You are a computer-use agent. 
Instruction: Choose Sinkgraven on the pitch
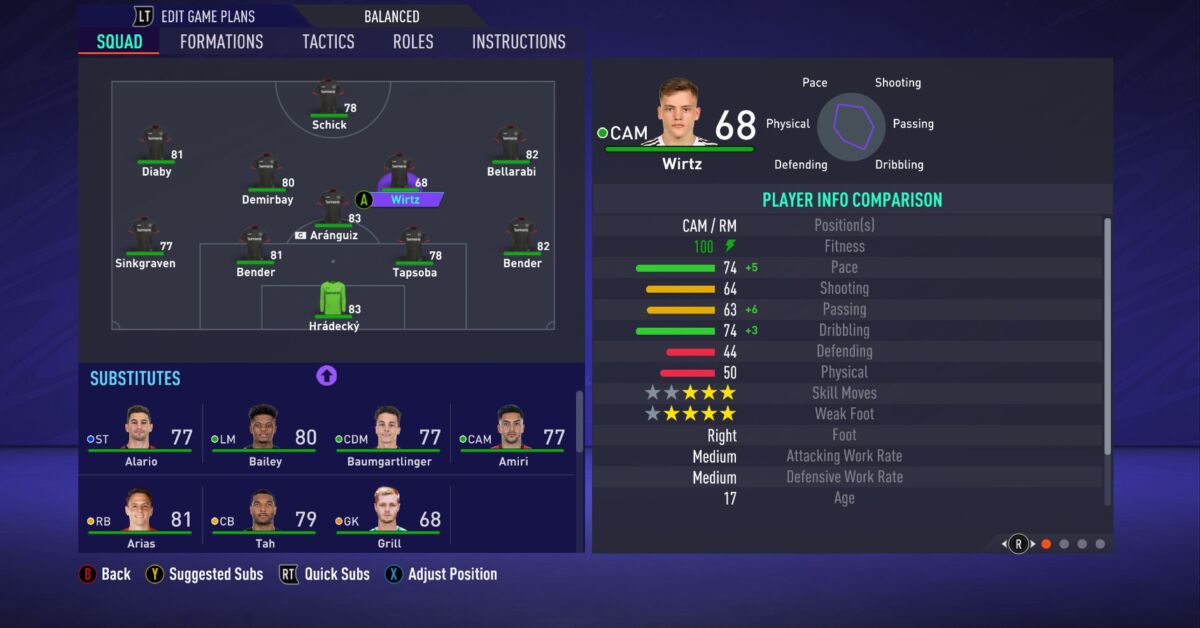click(144, 240)
